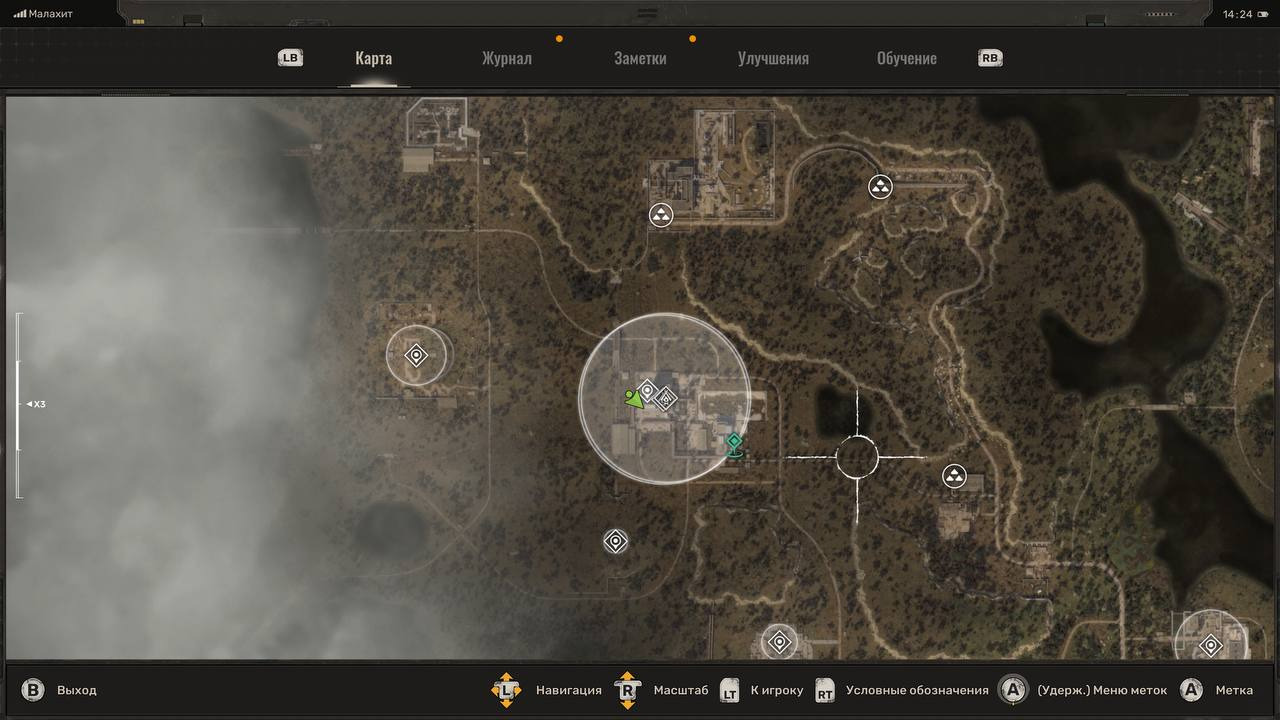Show the Улучшения tab

(773, 58)
